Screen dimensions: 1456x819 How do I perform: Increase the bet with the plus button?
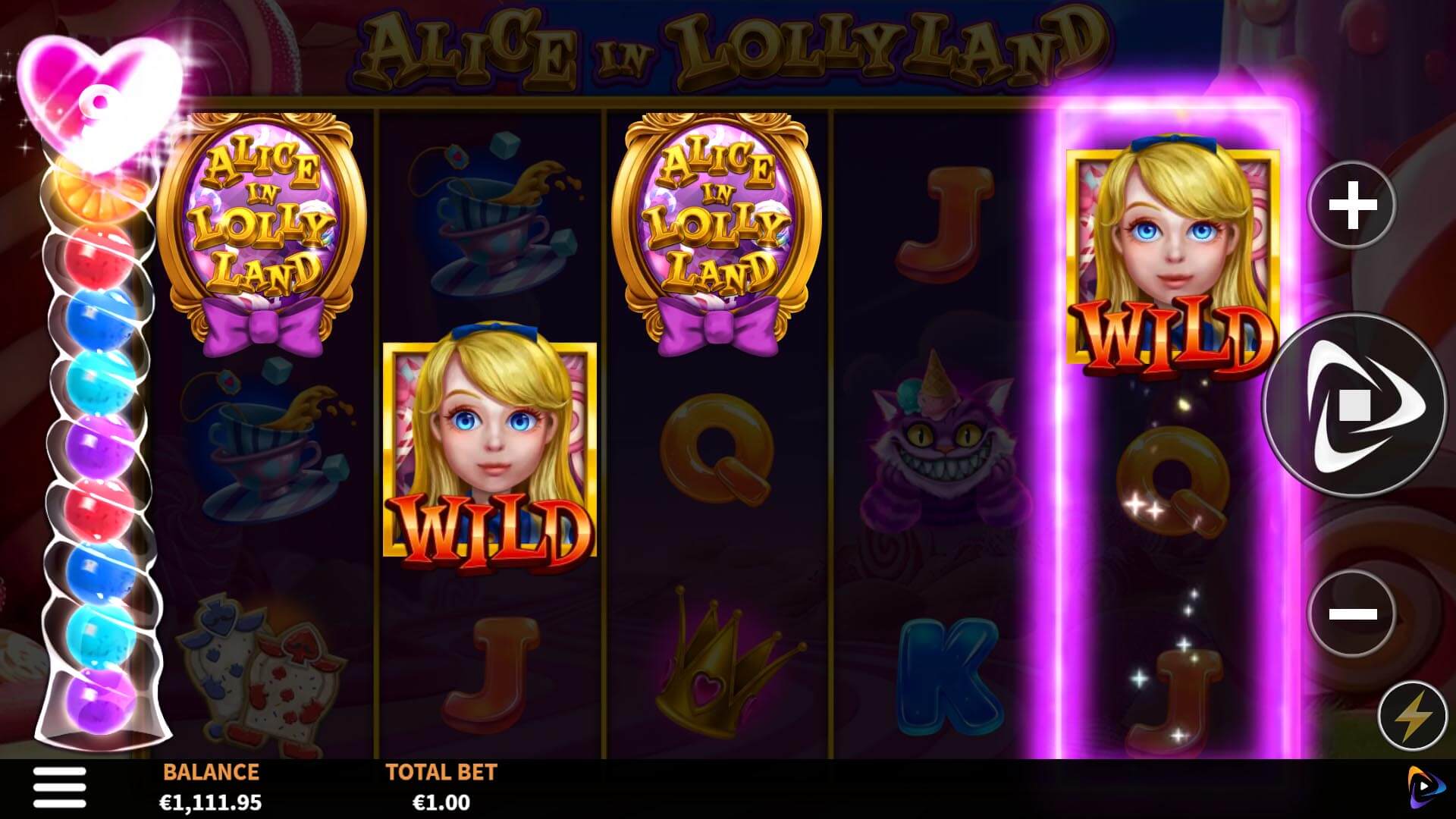pyautogui.click(x=1352, y=205)
